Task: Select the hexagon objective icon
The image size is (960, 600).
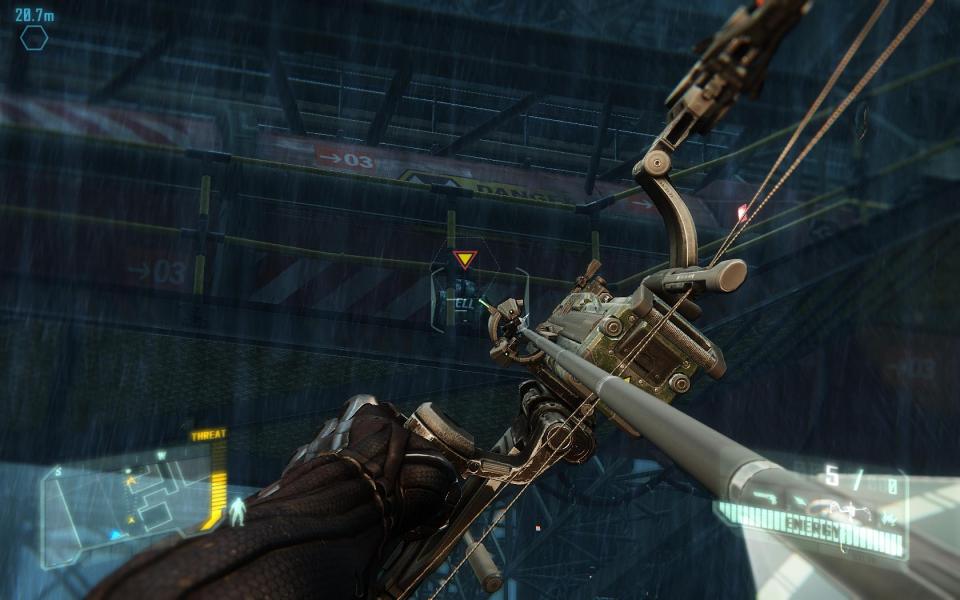Action: click(34, 39)
